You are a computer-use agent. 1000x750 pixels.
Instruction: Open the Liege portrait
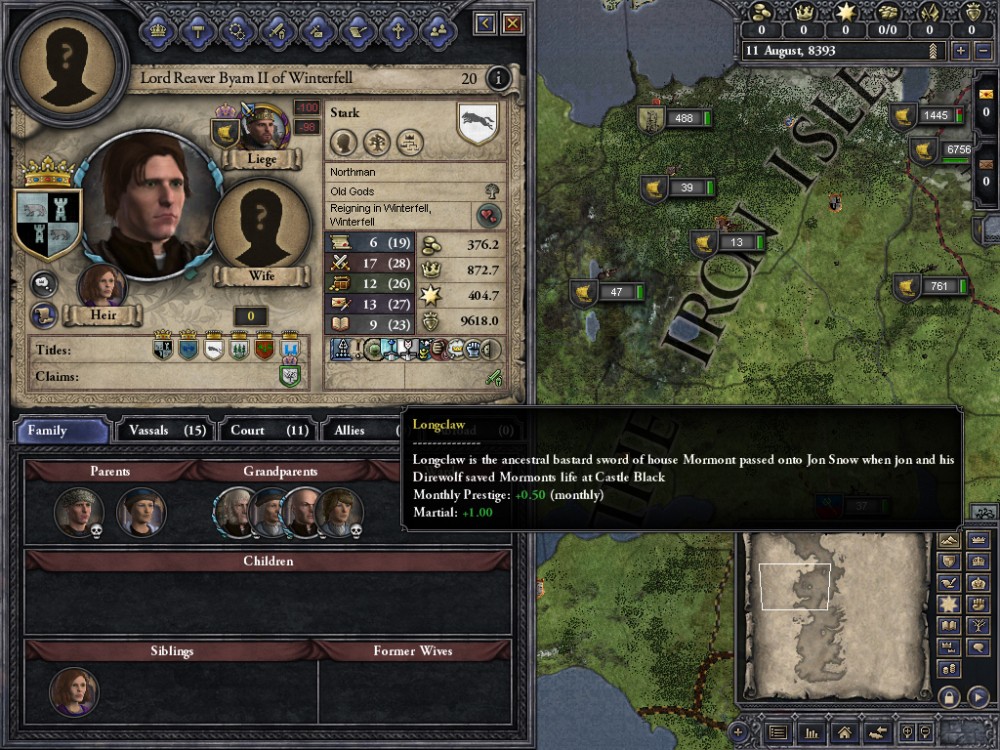tap(263, 127)
